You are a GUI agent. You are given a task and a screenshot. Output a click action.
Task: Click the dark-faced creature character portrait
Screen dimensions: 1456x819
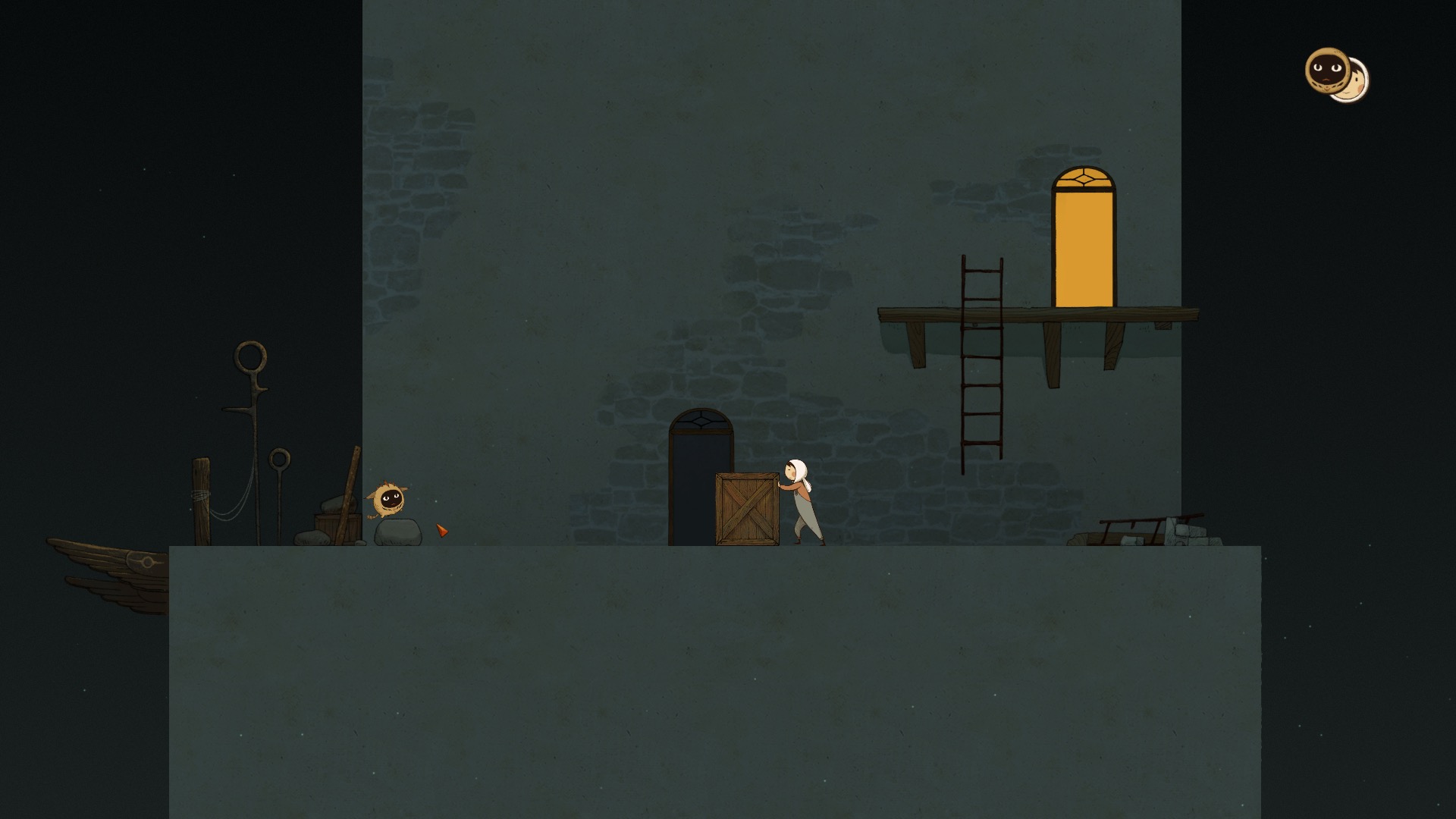tap(1326, 70)
